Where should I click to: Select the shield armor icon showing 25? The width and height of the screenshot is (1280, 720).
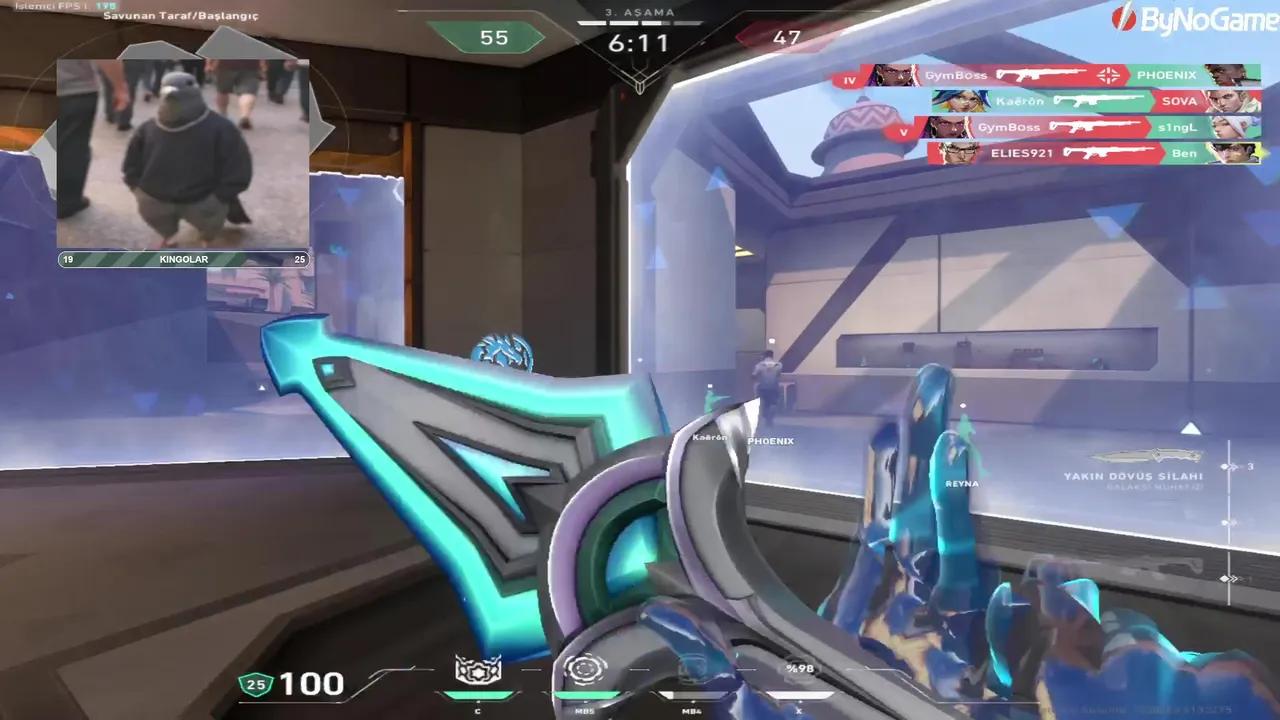click(256, 685)
